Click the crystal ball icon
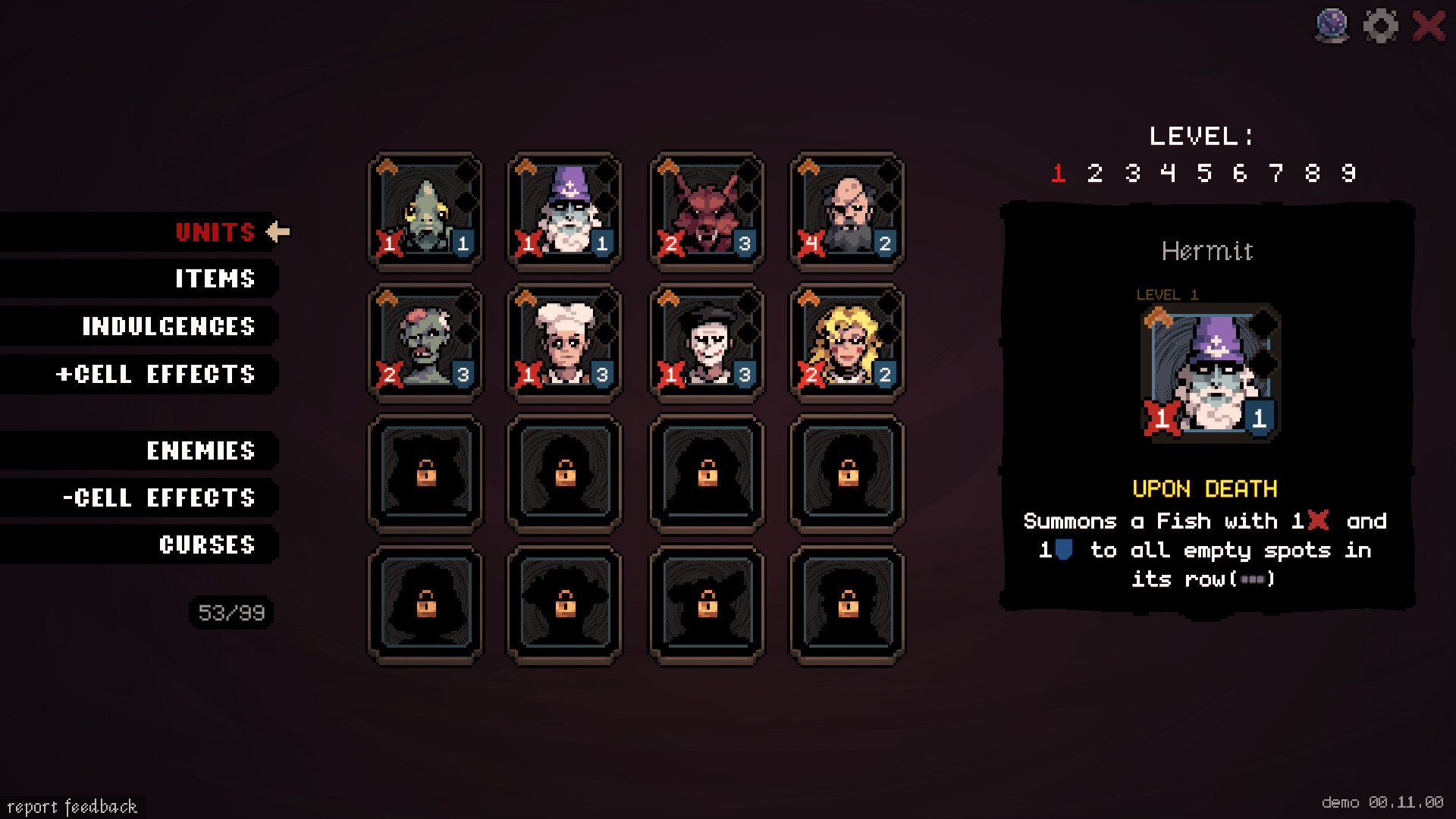The width and height of the screenshot is (1456, 819). [x=1331, y=25]
